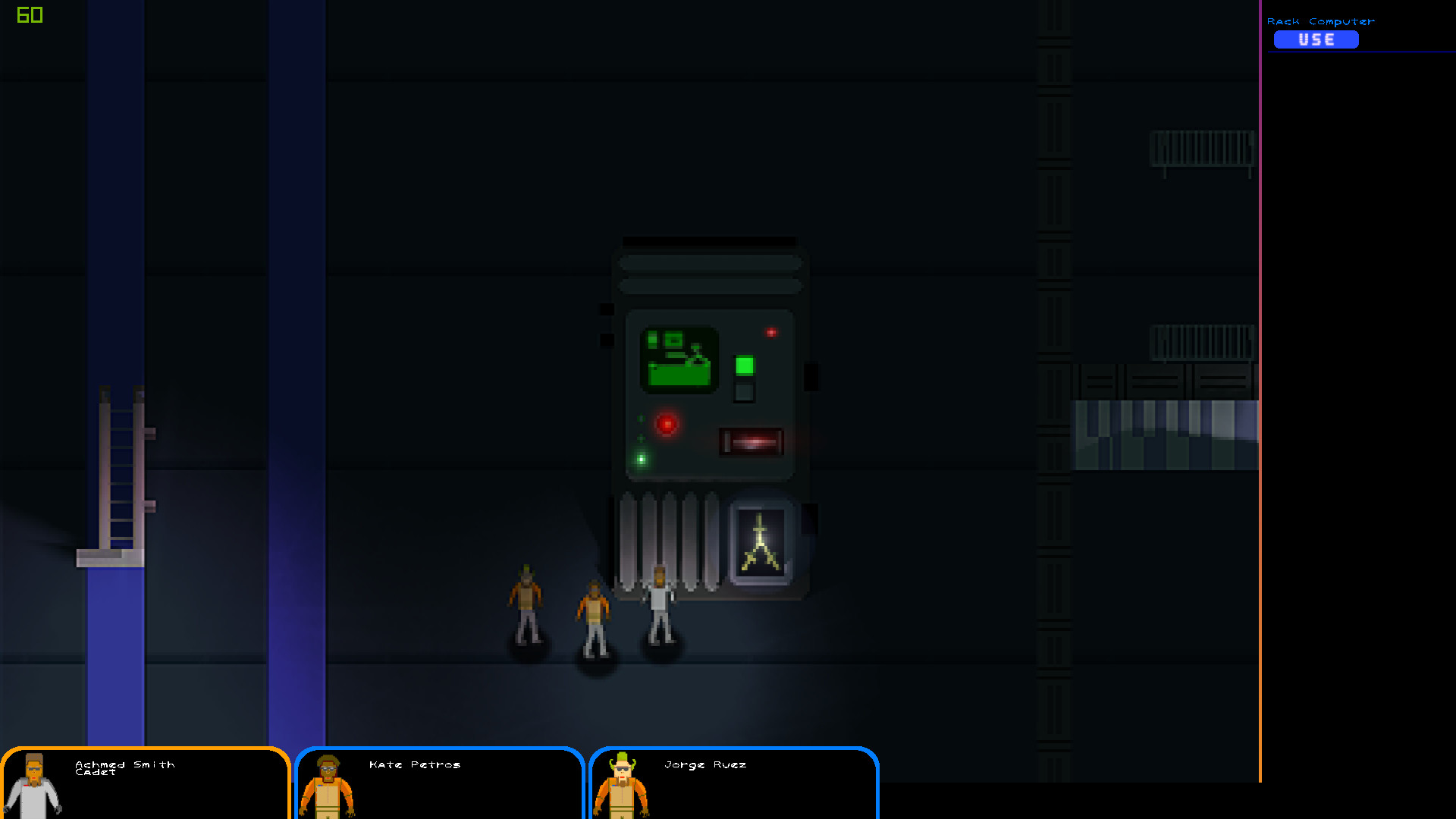The image size is (1456, 819).
Task: Click the red status light atop the rack computer
Action: [x=770, y=331]
